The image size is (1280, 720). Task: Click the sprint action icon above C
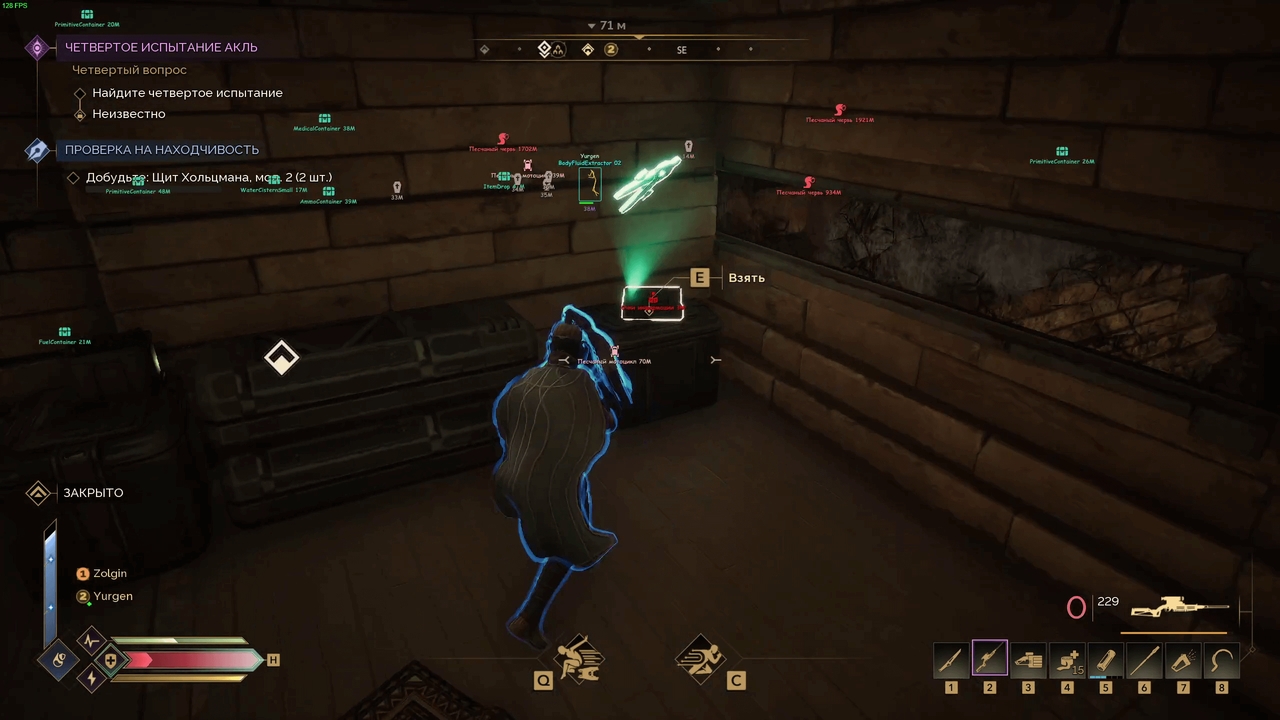point(700,658)
